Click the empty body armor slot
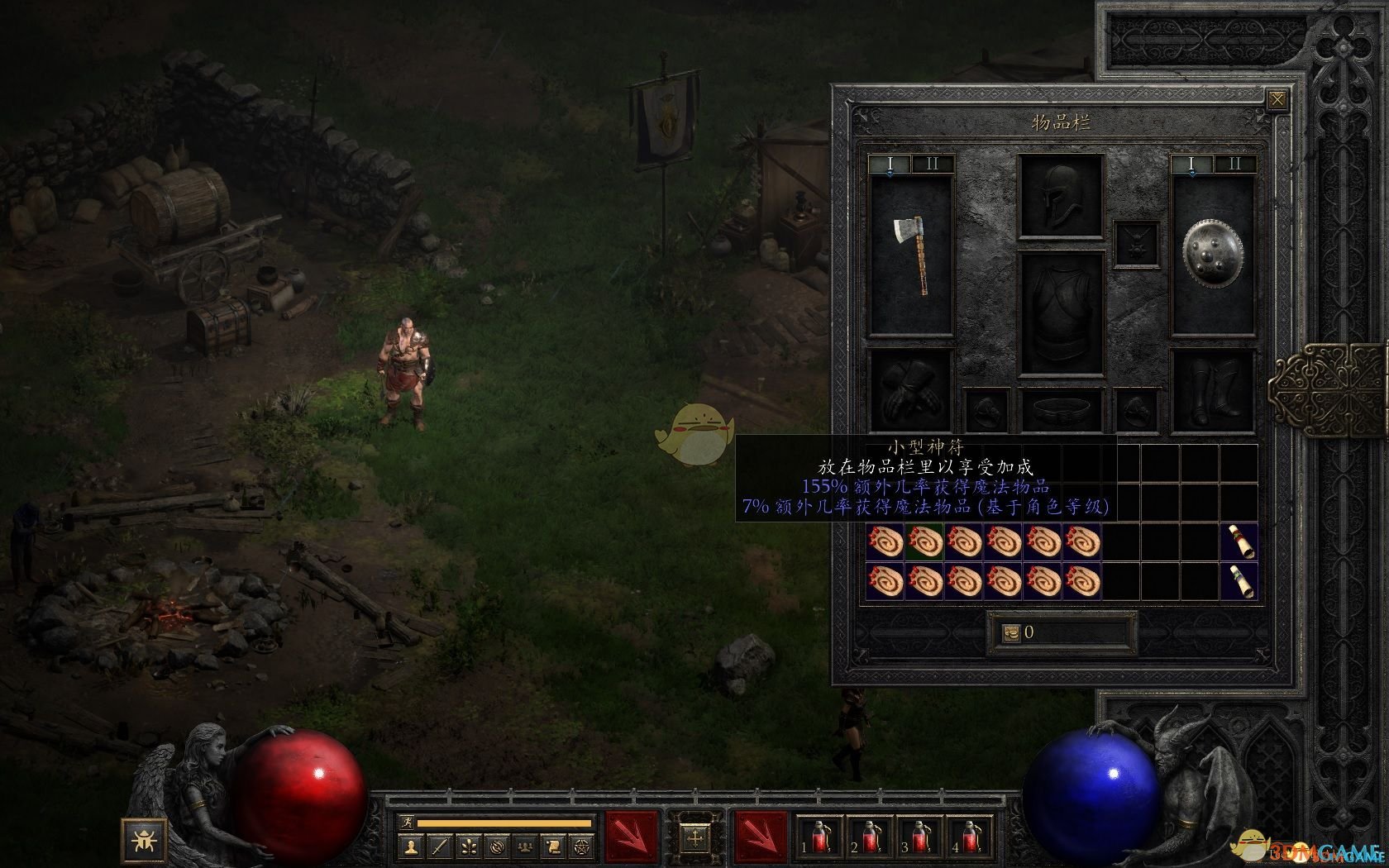1389x868 pixels. tap(1062, 312)
